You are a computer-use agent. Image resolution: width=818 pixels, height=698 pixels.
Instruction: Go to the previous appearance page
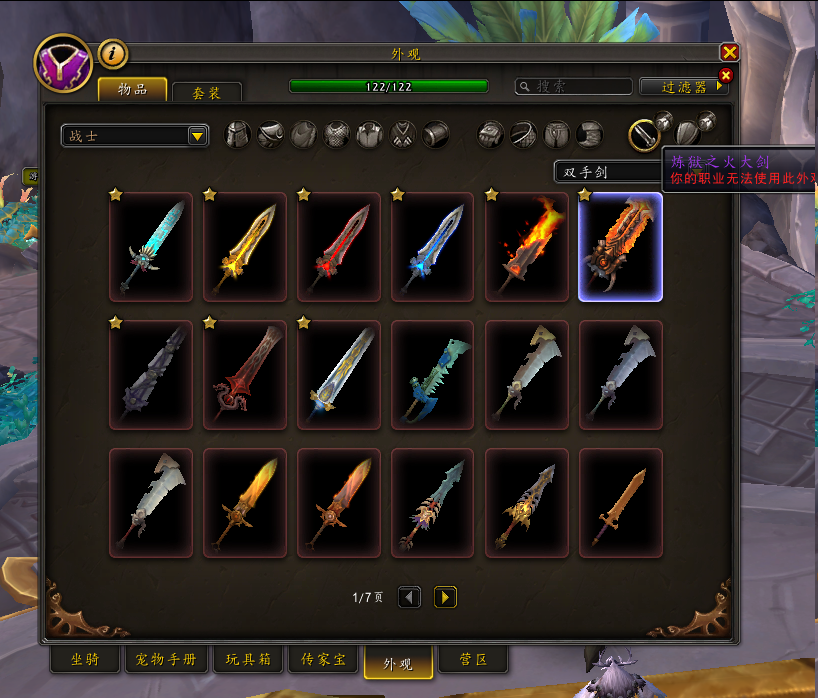(x=409, y=597)
